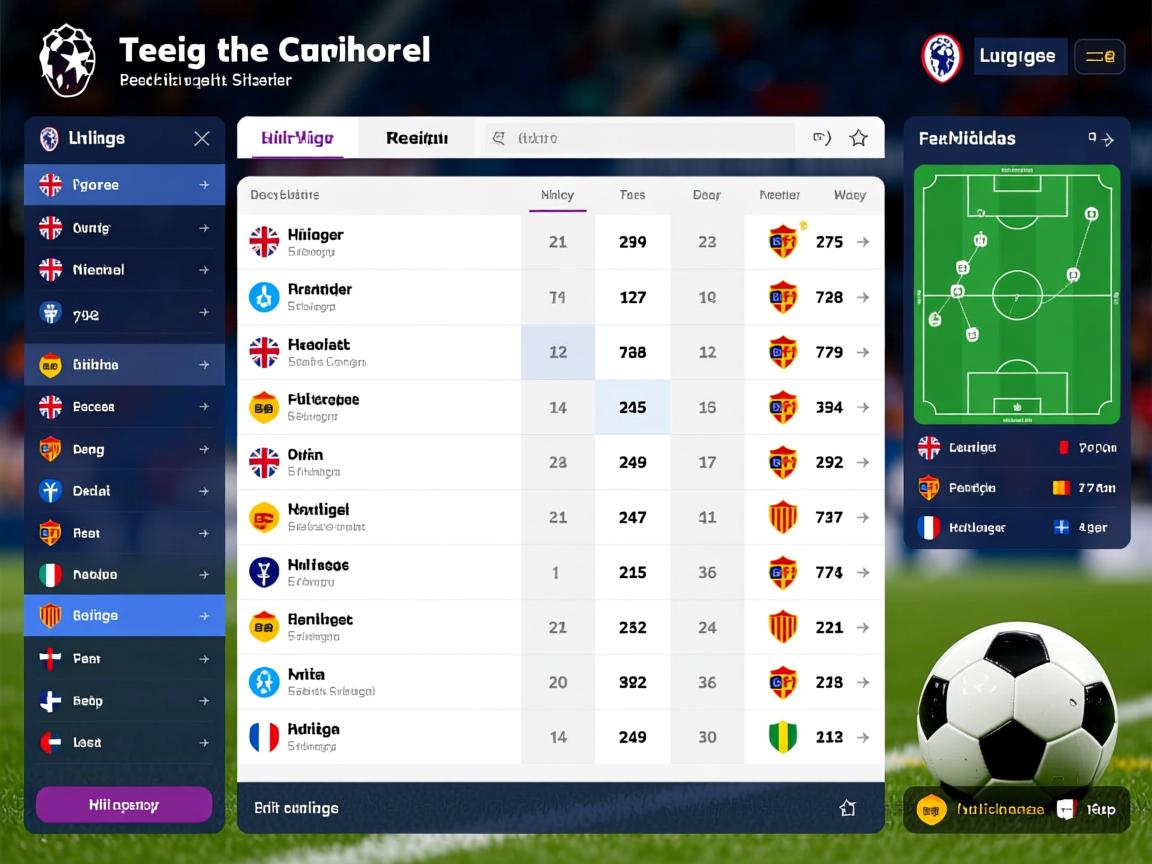1152x864 pixels.
Task: Open the menu icon beside Lurgigee
Action: 1099,57
